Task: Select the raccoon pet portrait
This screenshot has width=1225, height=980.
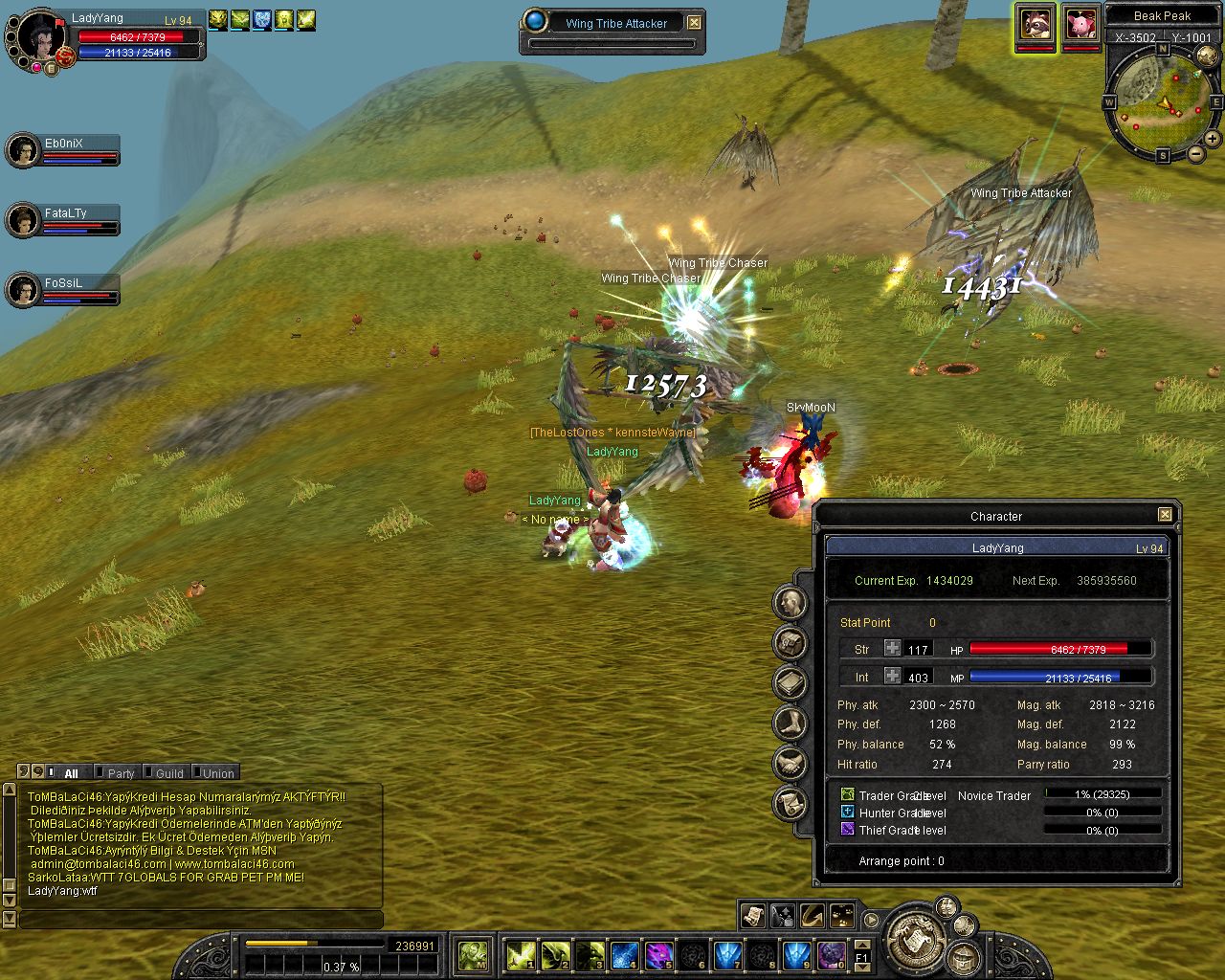Action: pos(1036,24)
